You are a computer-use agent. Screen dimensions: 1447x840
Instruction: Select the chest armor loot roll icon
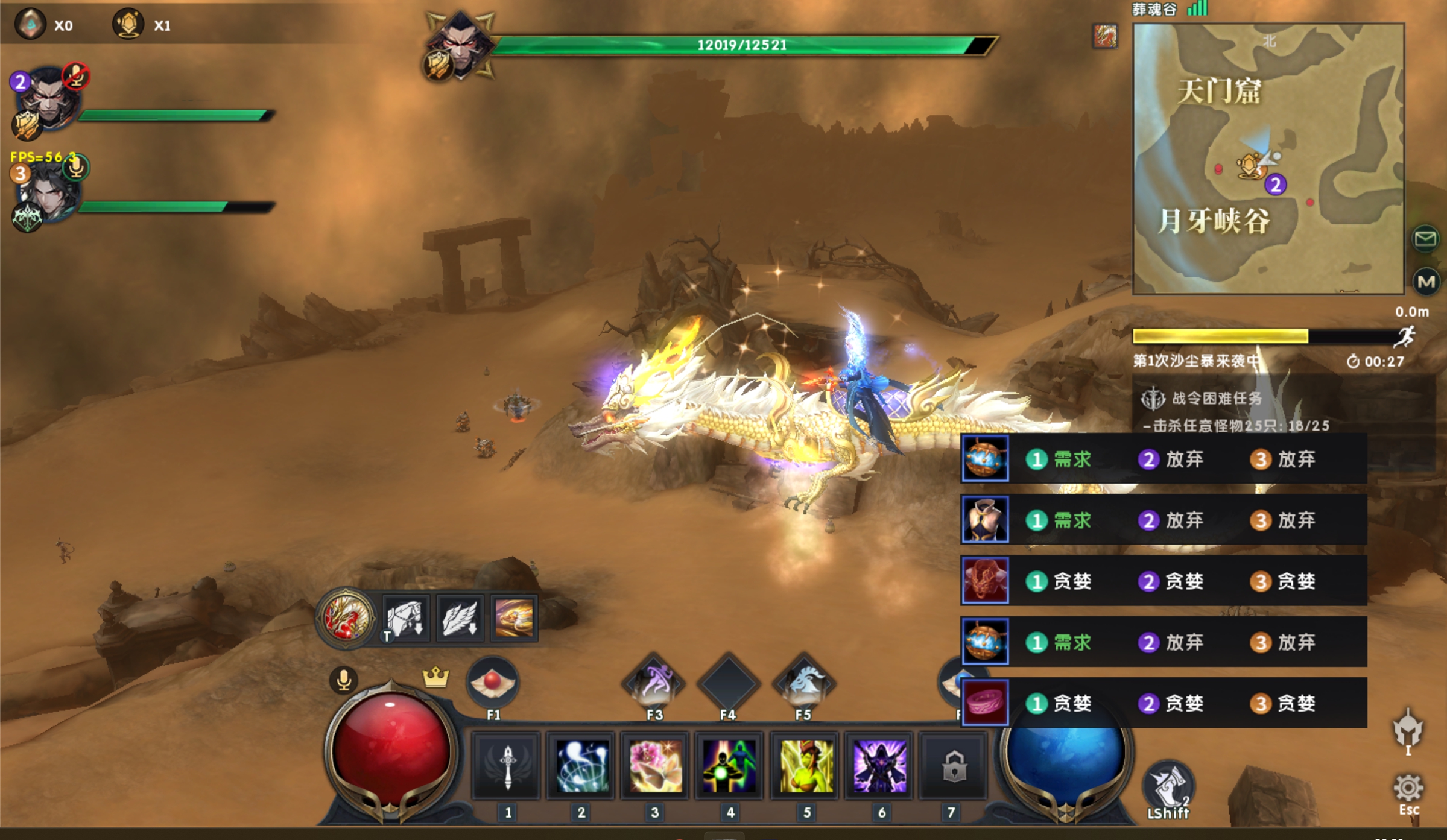point(985,520)
